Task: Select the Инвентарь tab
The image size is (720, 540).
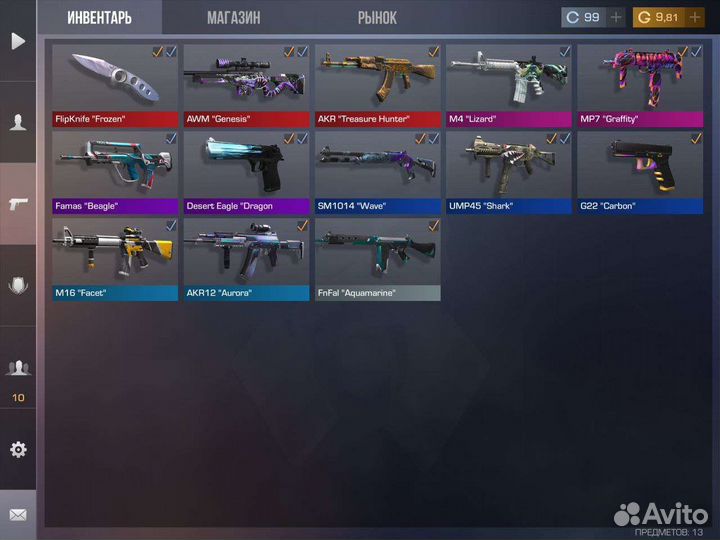Action: (100, 17)
